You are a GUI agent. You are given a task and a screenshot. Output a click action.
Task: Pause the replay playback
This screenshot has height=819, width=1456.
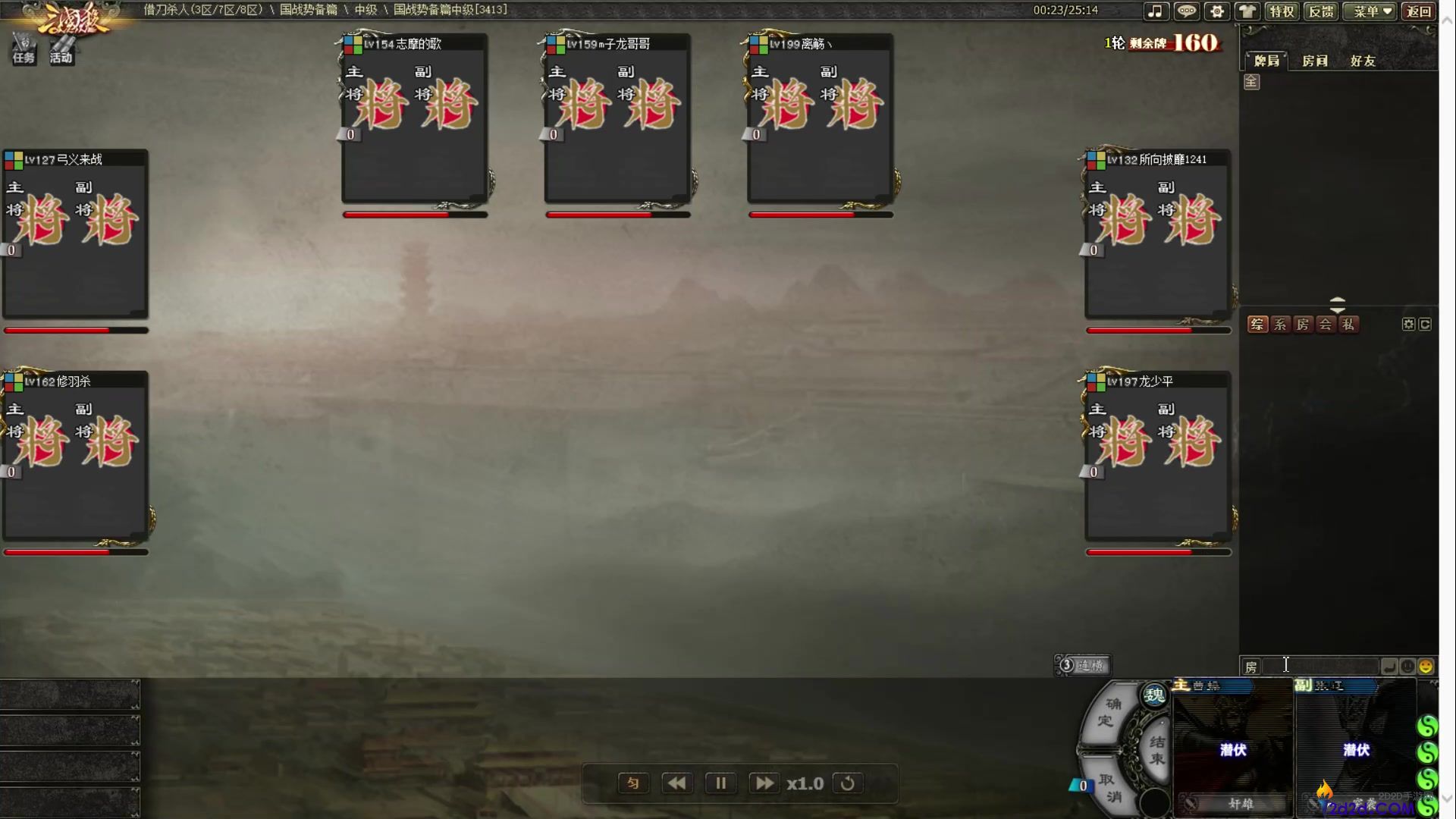720,783
